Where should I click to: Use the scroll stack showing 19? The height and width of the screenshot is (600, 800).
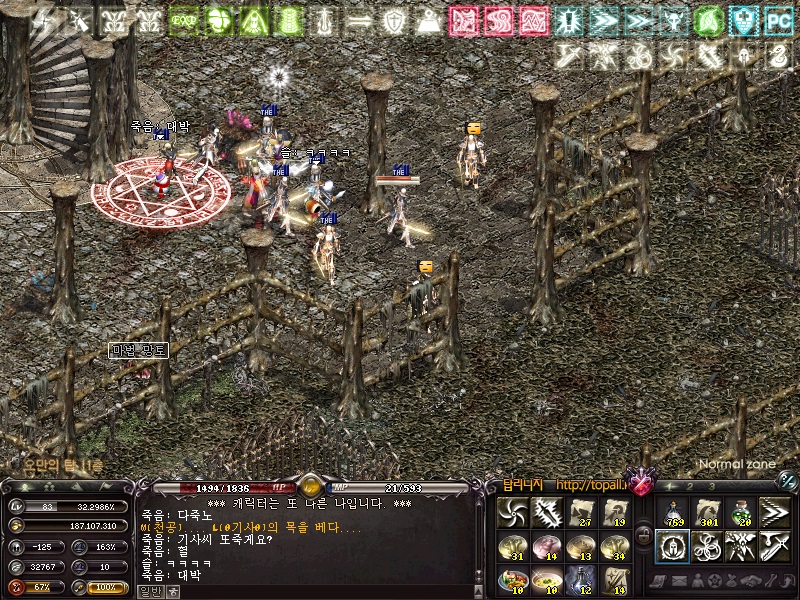[x=615, y=513]
